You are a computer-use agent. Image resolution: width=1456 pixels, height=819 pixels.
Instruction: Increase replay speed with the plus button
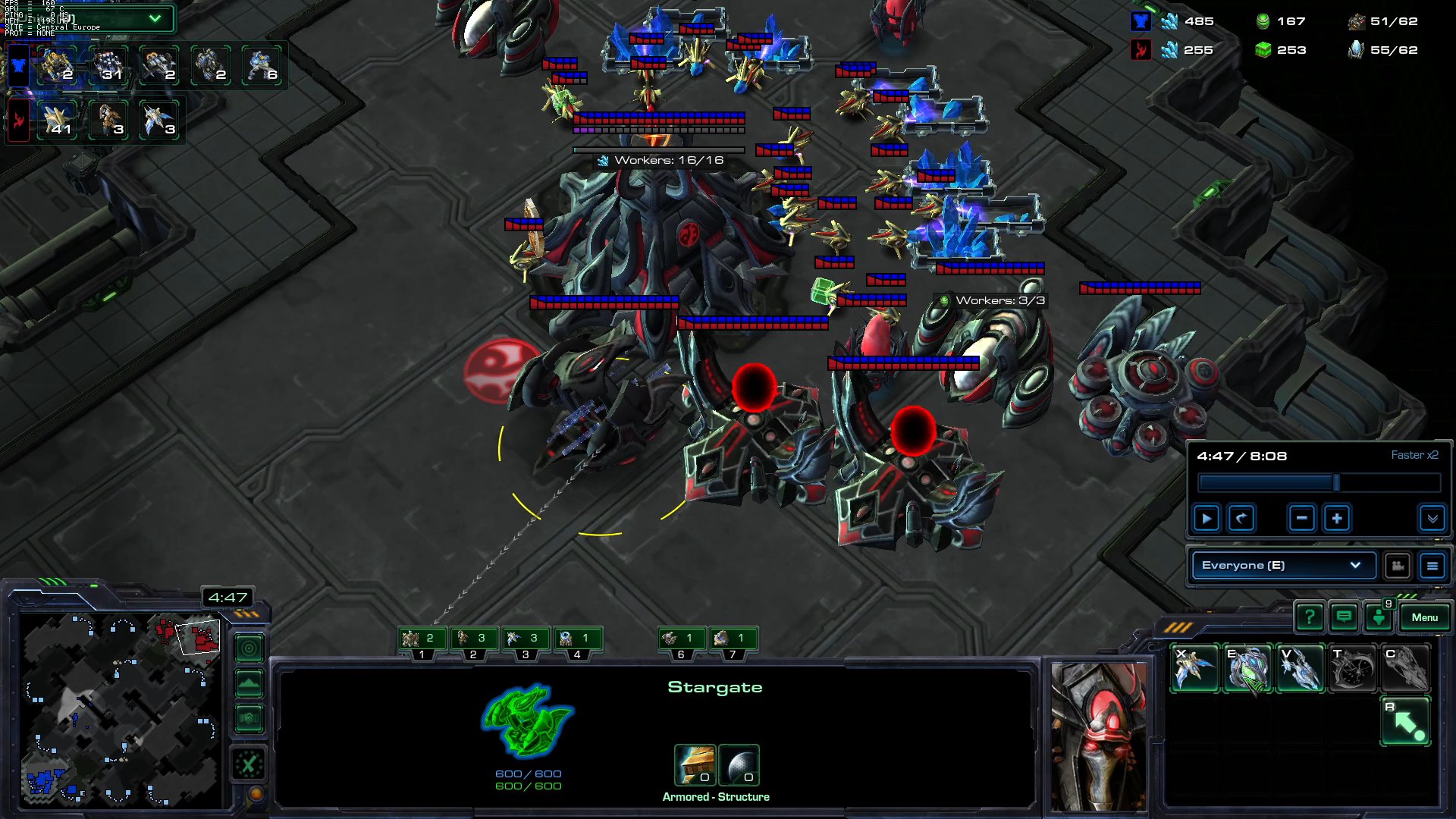[x=1337, y=518]
